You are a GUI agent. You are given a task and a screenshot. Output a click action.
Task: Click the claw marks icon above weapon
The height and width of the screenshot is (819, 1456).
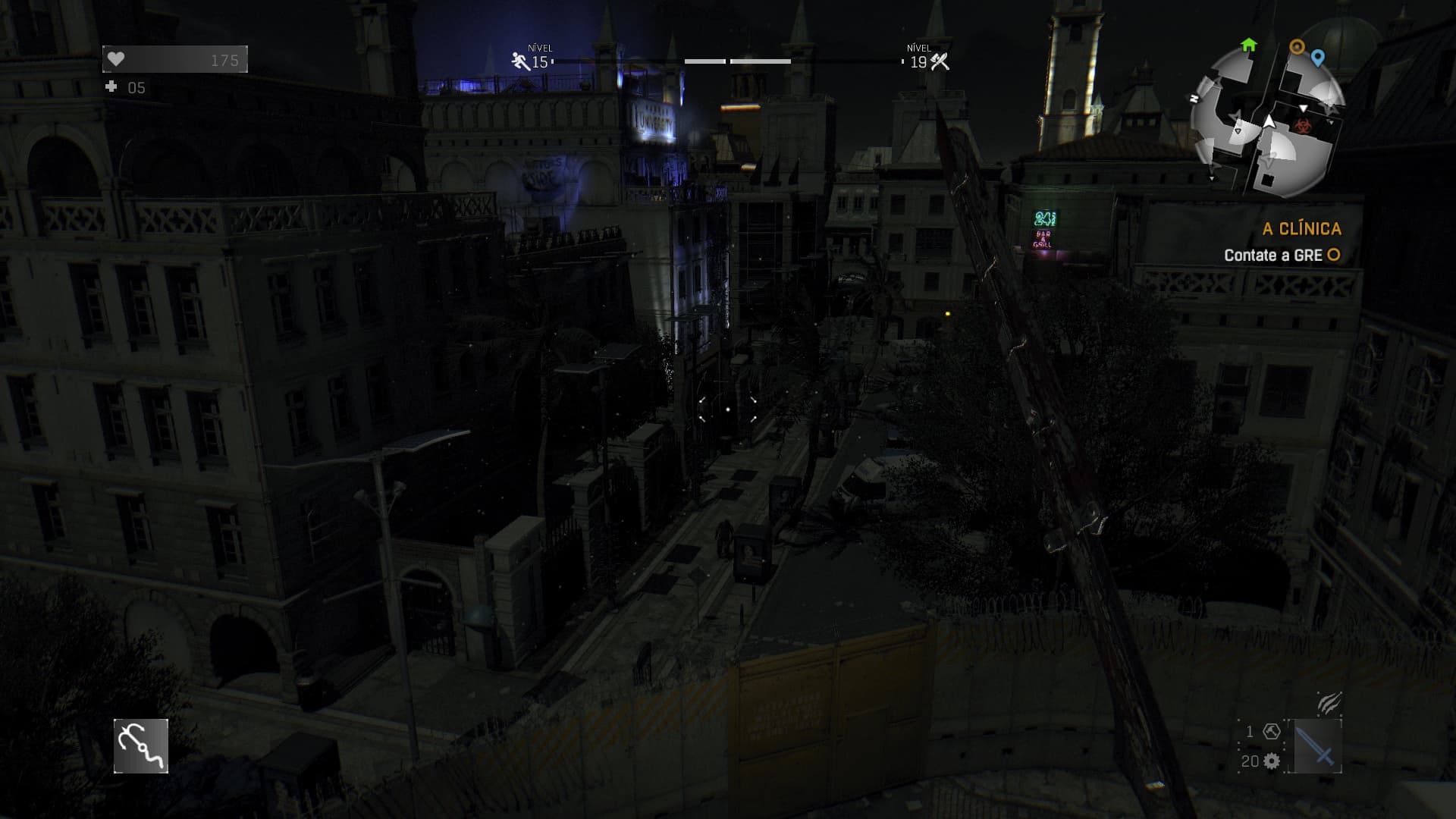coord(1329,703)
